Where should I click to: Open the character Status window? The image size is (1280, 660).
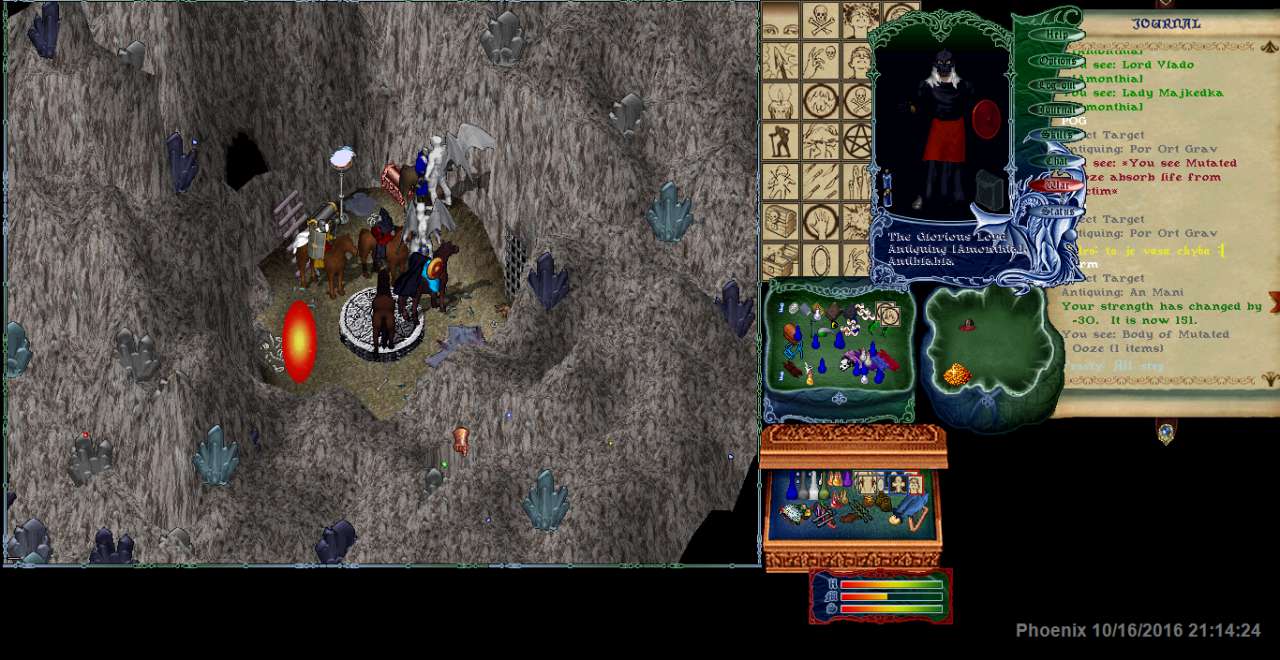pyautogui.click(x=1056, y=211)
